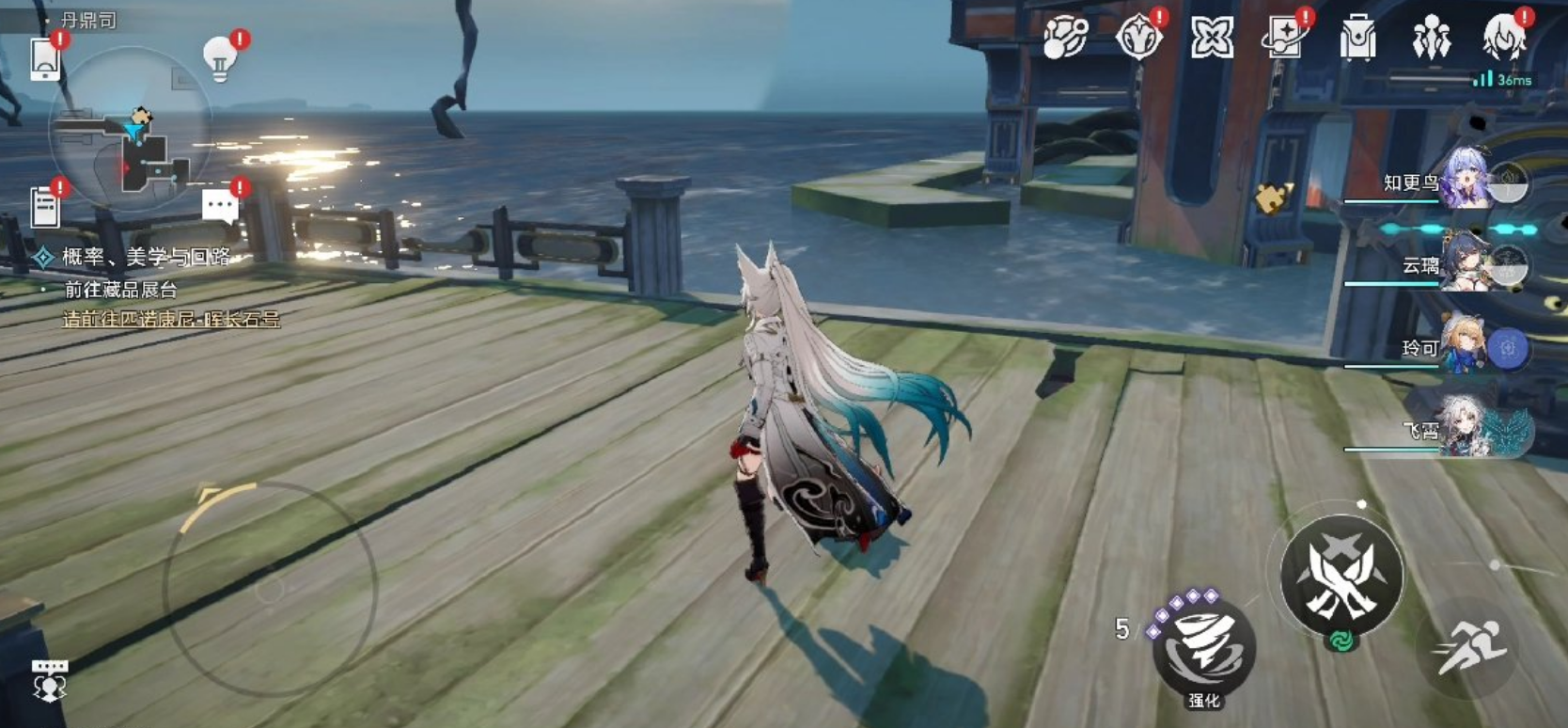The height and width of the screenshot is (728, 1568).
Task: Open the mission log clipboard icon
Action: [45, 207]
